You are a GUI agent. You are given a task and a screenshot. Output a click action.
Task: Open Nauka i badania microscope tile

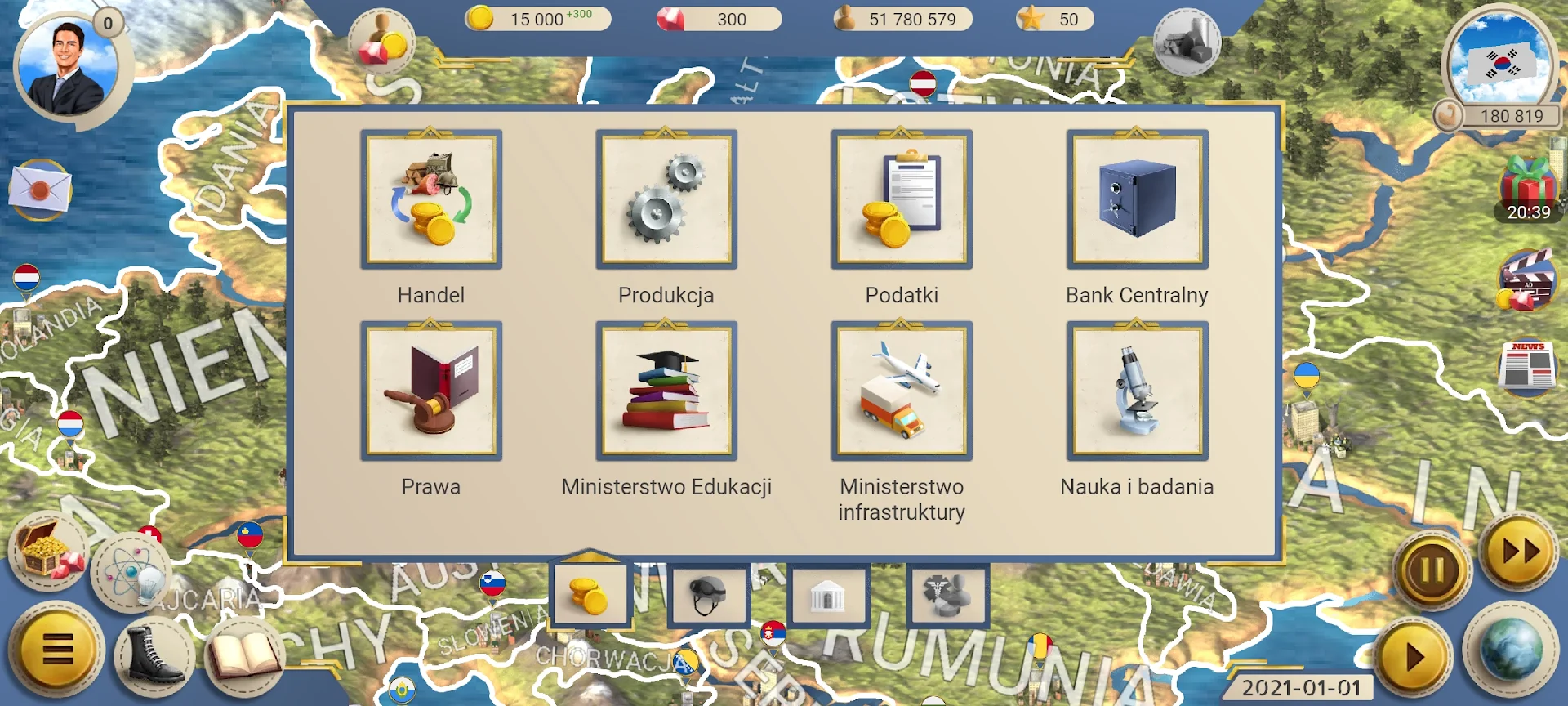click(1137, 391)
